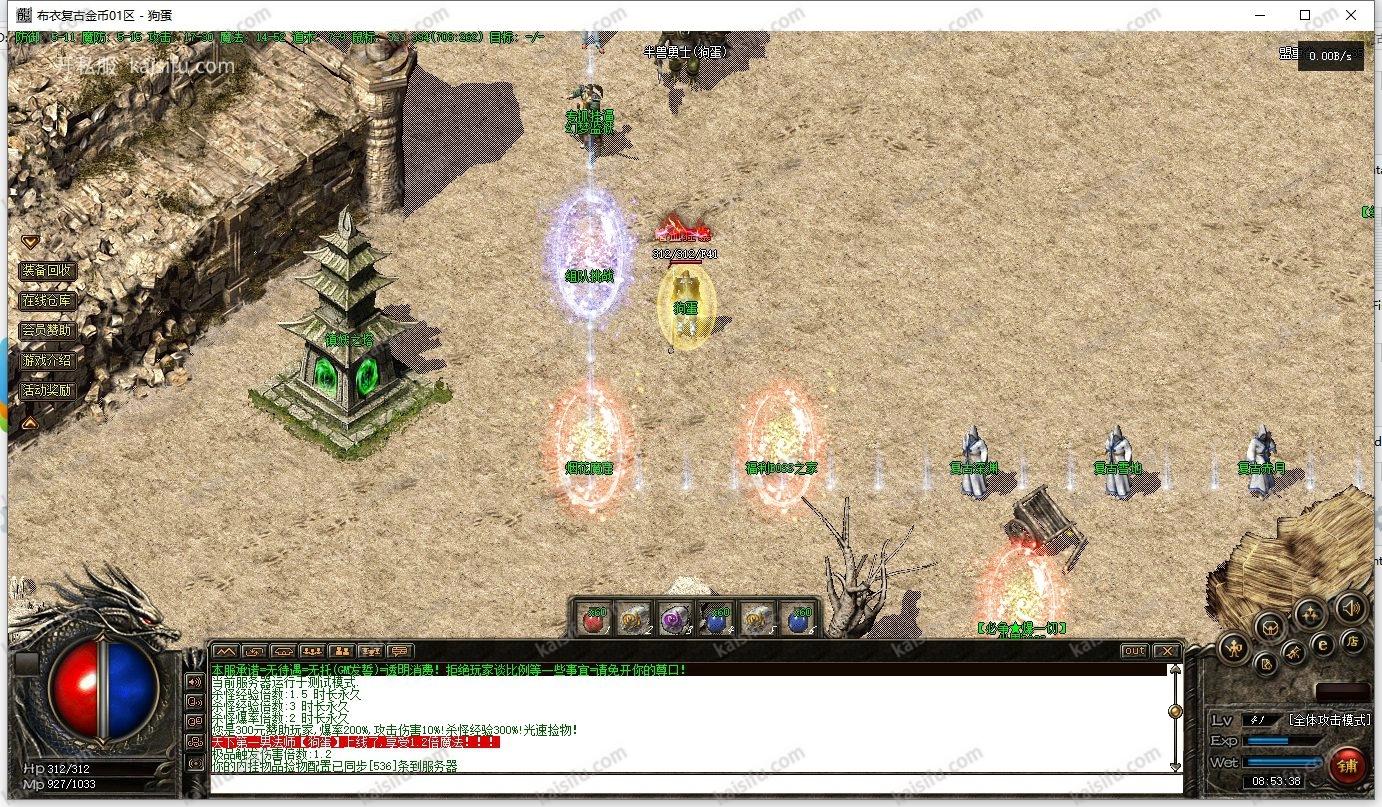Close the chat panel with the X button
The height and width of the screenshot is (807, 1382).
click(x=1166, y=651)
